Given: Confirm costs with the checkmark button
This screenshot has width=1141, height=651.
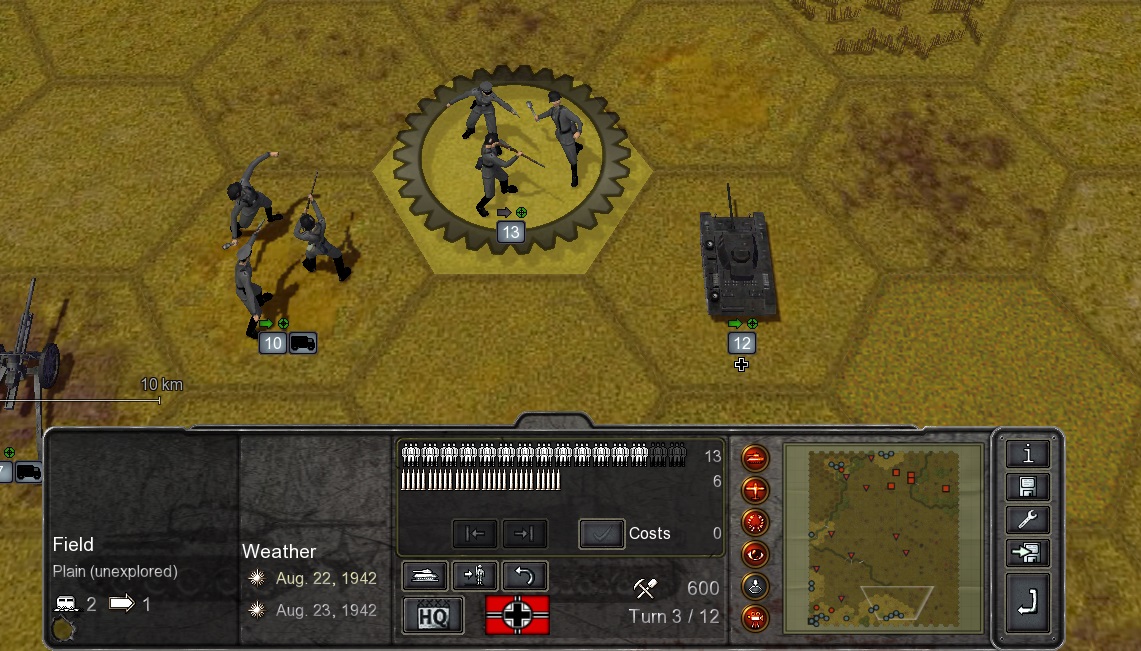Looking at the screenshot, I should click(601, 534).
